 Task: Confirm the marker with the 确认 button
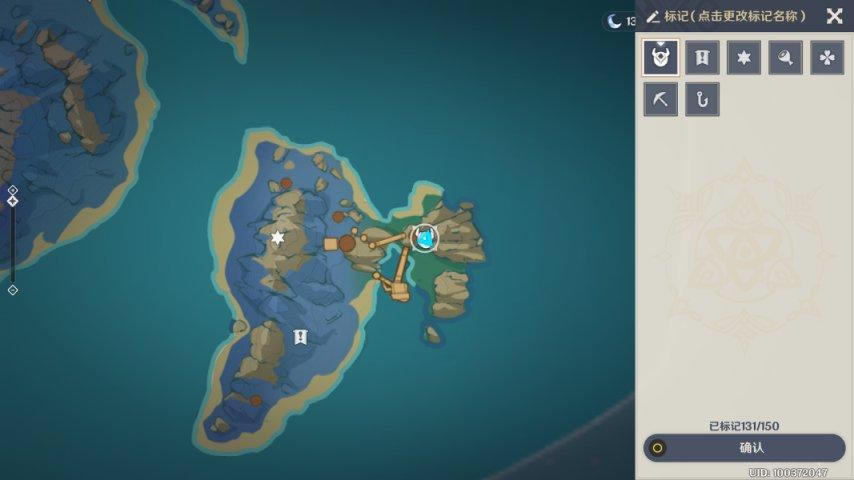[743, 448]
